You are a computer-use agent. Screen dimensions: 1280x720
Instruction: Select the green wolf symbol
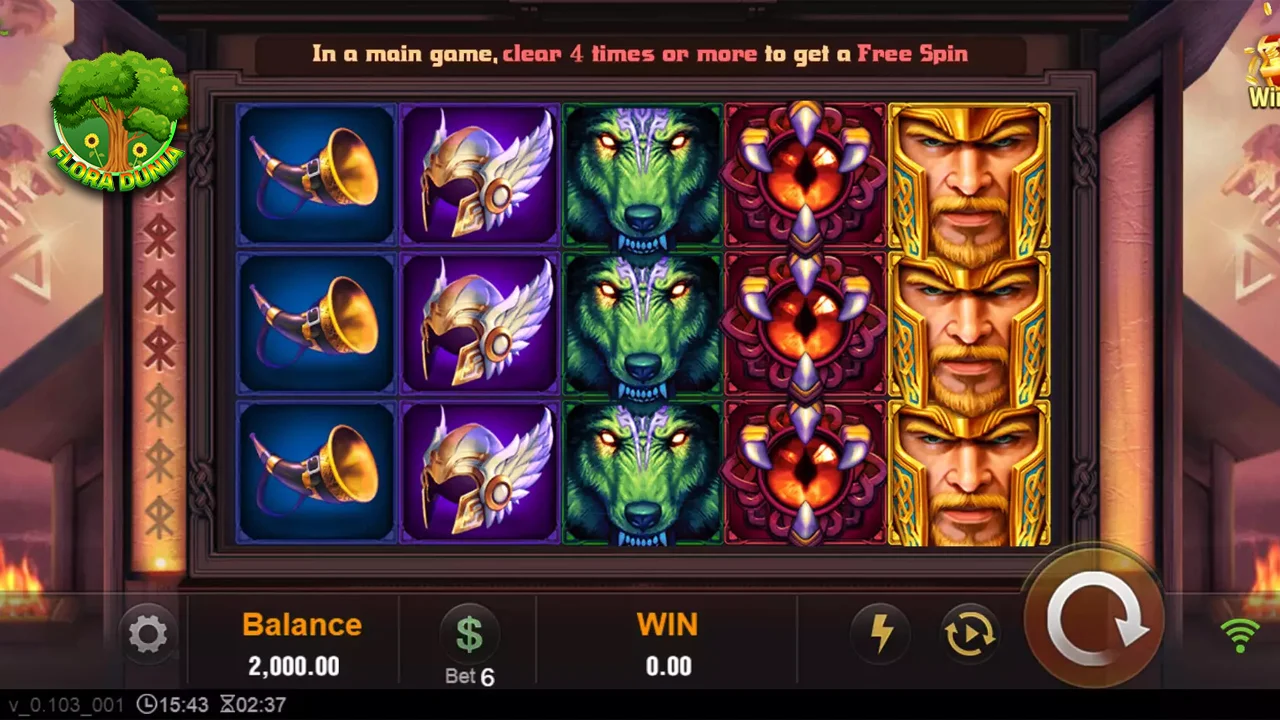point(642,320)
